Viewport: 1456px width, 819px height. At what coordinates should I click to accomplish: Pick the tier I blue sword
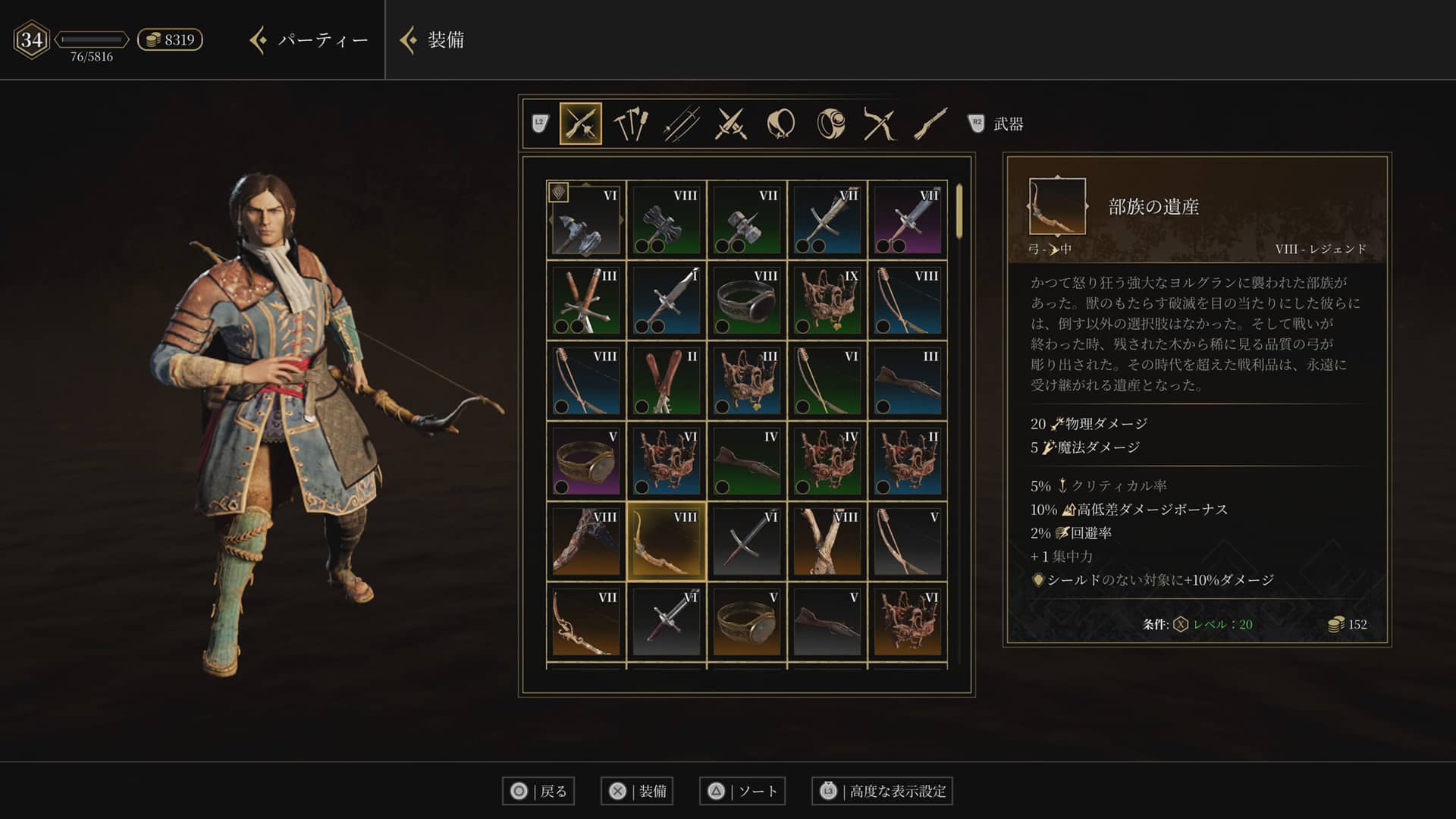[x=667, y=300]
